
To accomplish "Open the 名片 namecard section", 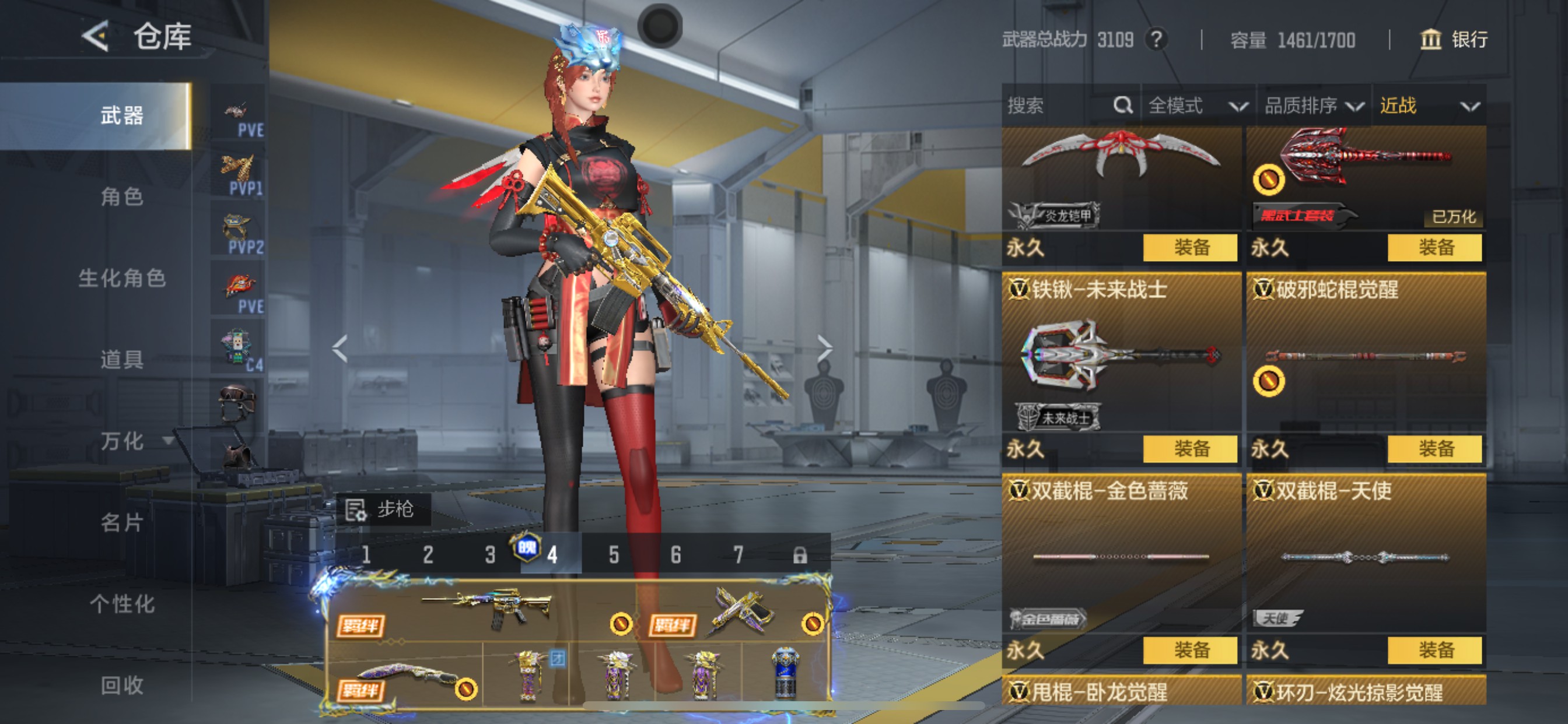I will tap(122, 523).
